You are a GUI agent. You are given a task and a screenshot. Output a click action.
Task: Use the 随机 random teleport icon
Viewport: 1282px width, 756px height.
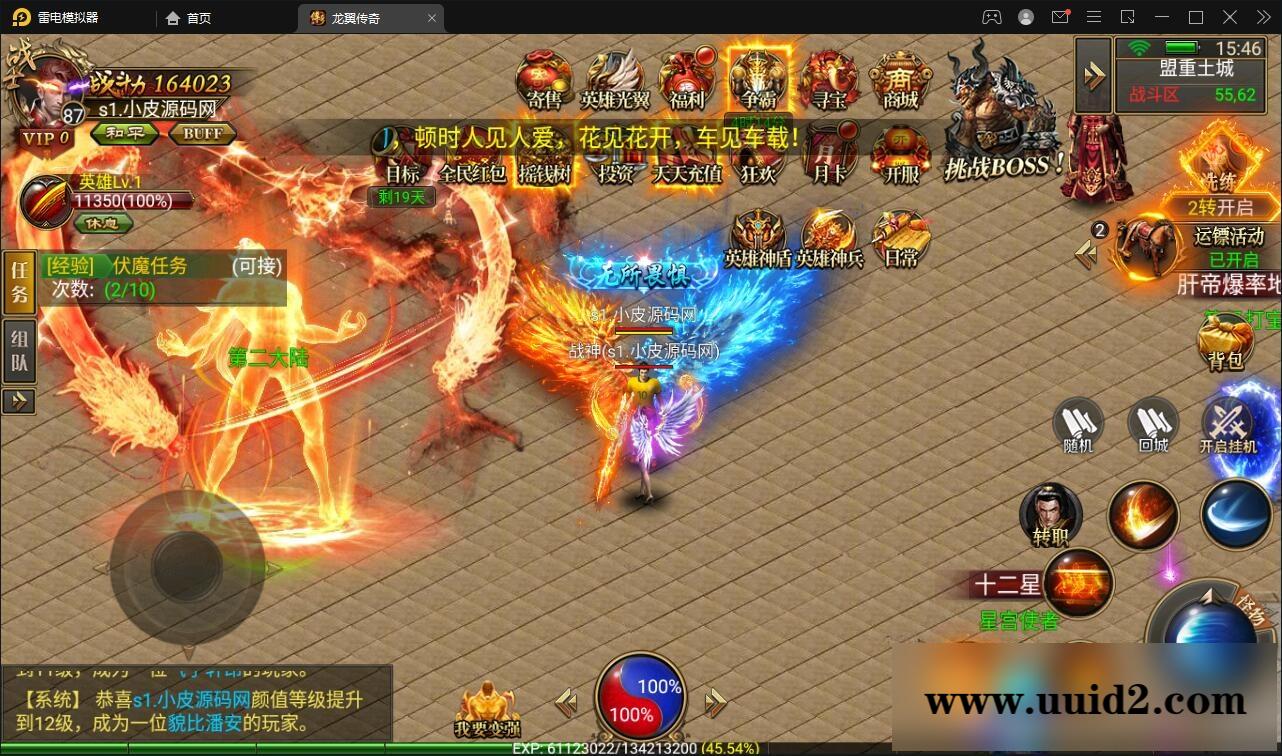[x=1077, y=425]
